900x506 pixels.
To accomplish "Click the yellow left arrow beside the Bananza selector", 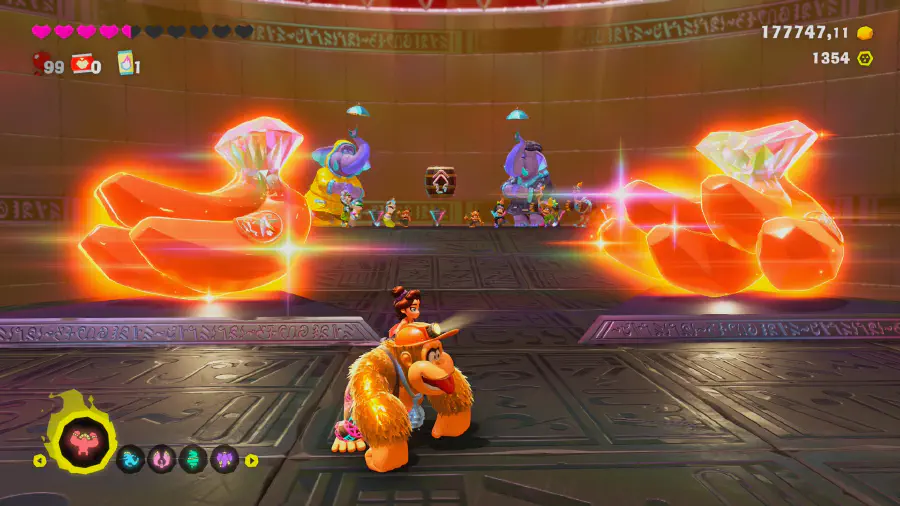I will click(40, 461).
